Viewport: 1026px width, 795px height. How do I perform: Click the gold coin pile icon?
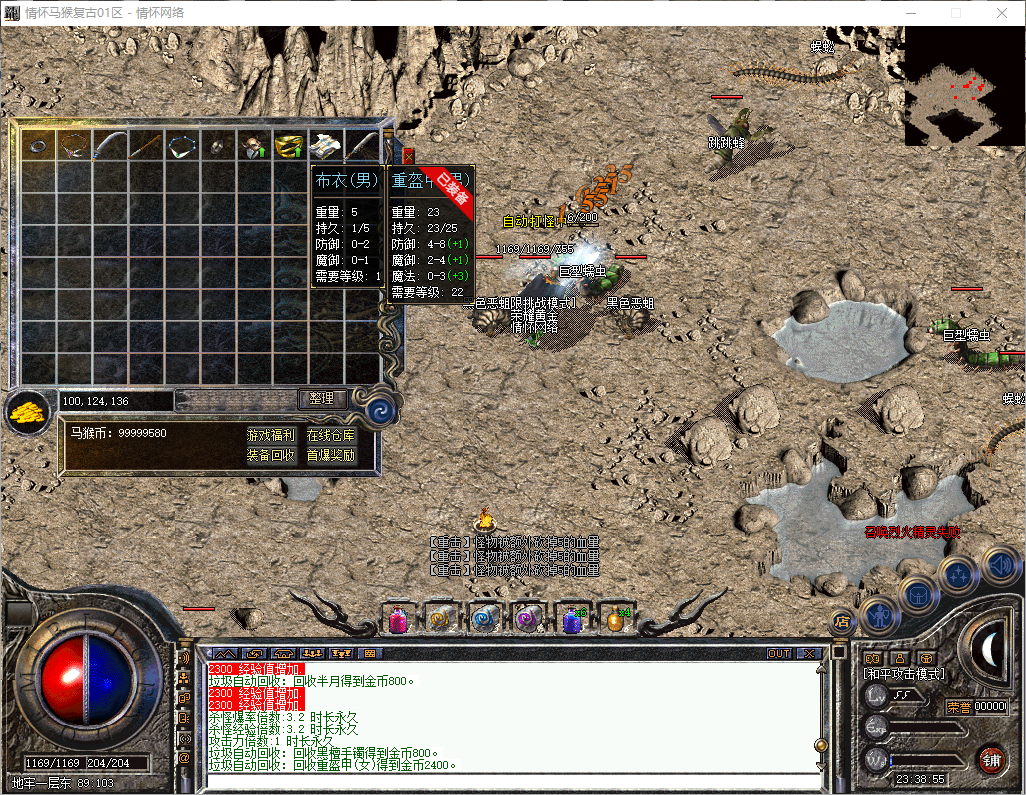tap(27, 411)
